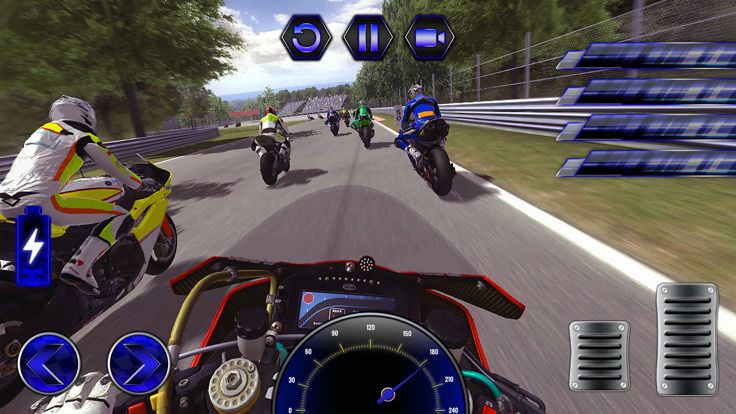
Task: Hit the small brake pedal
Action: [599, 355]
